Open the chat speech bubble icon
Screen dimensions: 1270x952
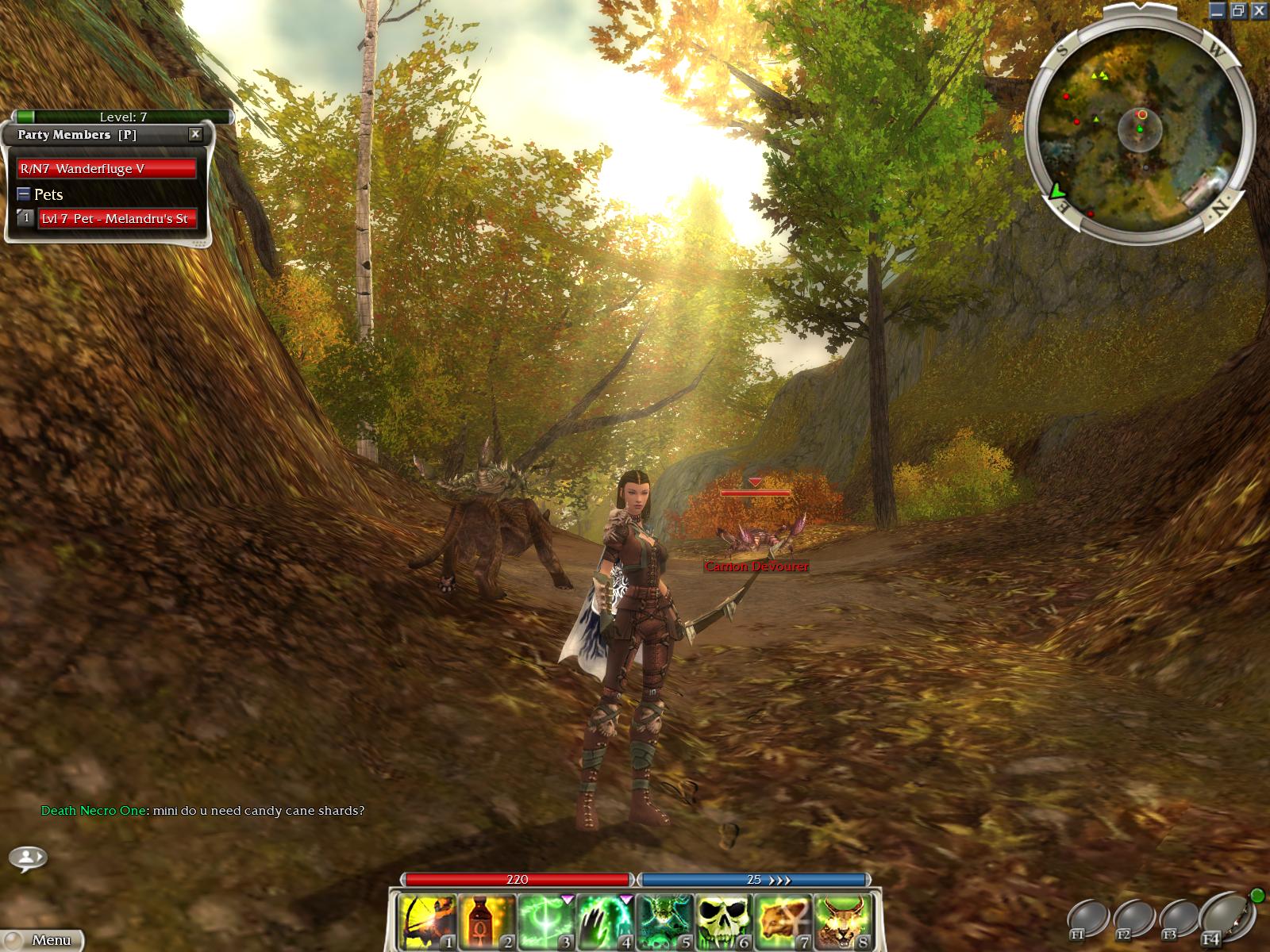coord(28,858)
